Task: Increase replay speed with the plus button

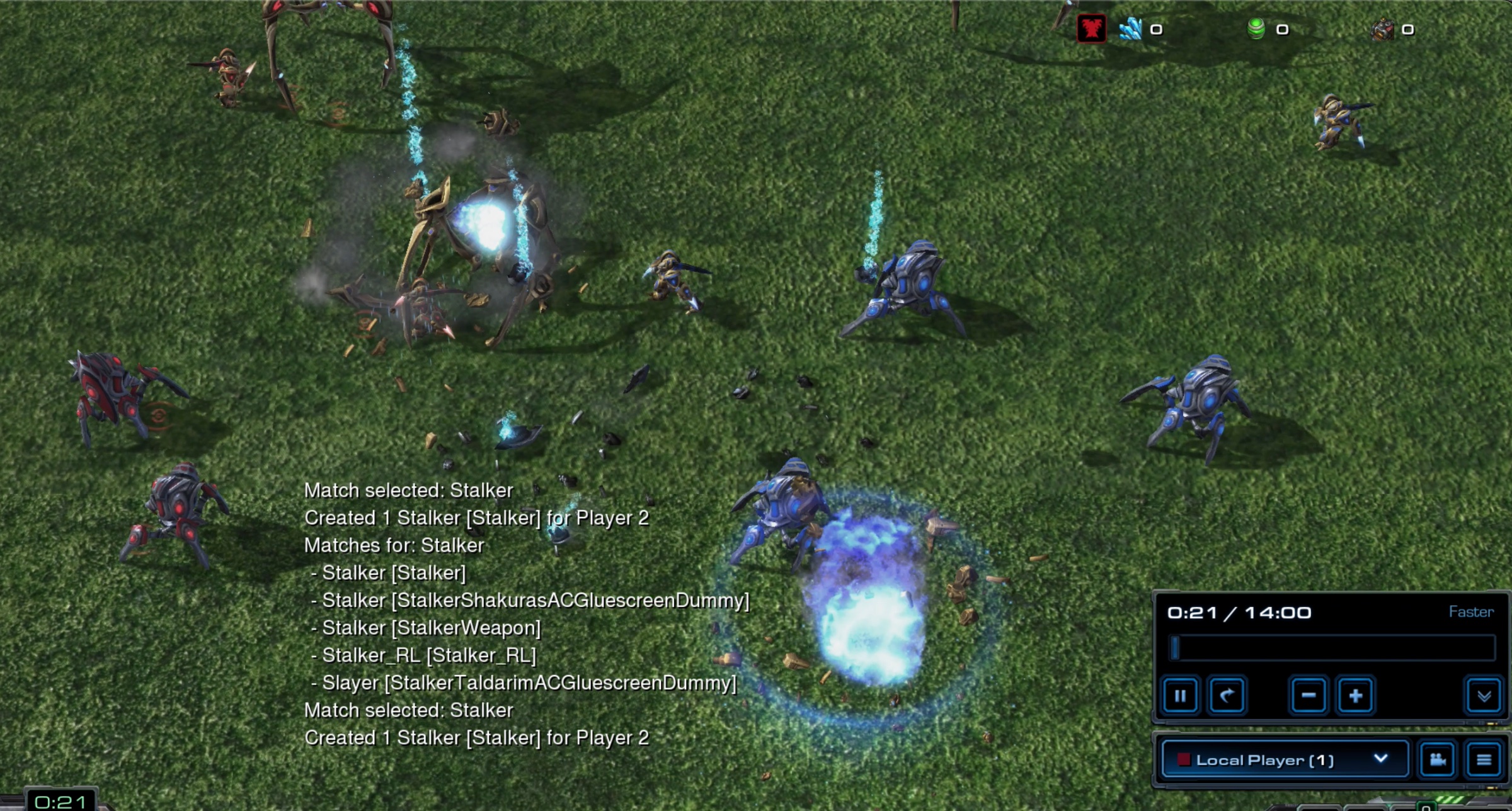Action: point(1355,696)
